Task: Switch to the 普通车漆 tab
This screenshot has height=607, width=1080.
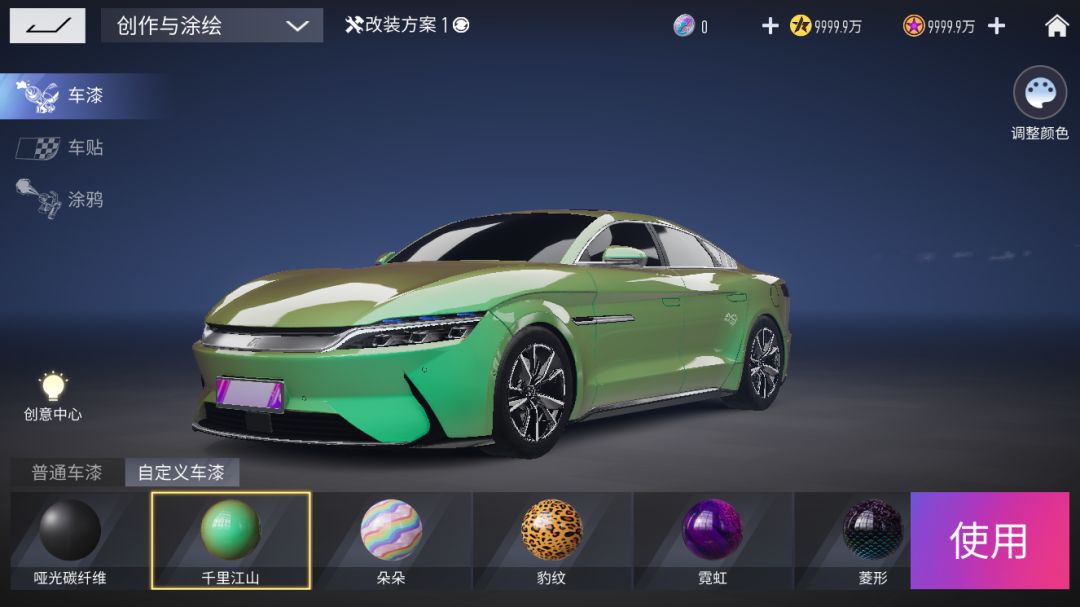Action: 67,473
